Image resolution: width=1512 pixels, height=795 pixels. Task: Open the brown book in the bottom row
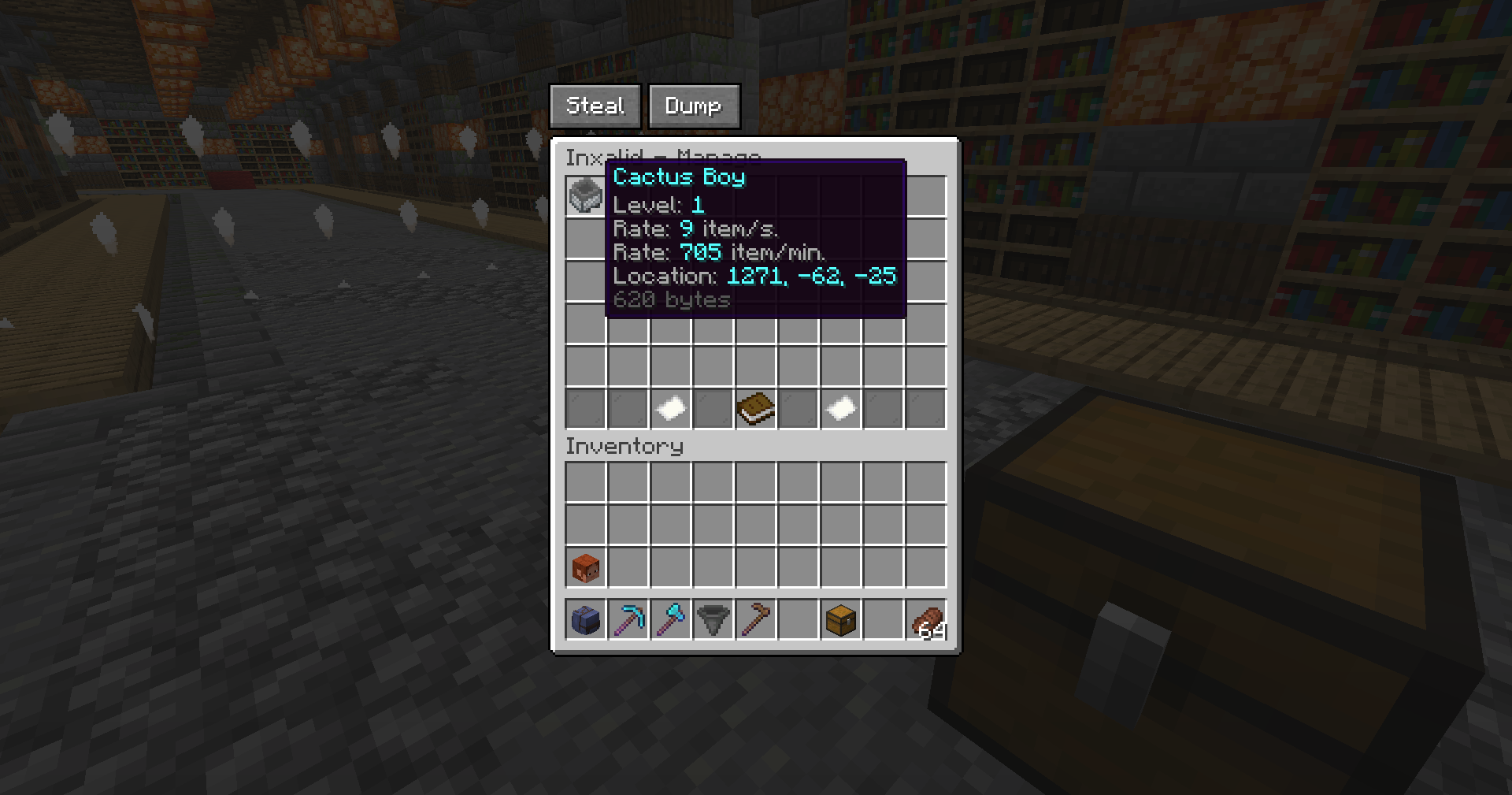coord(755,409)
